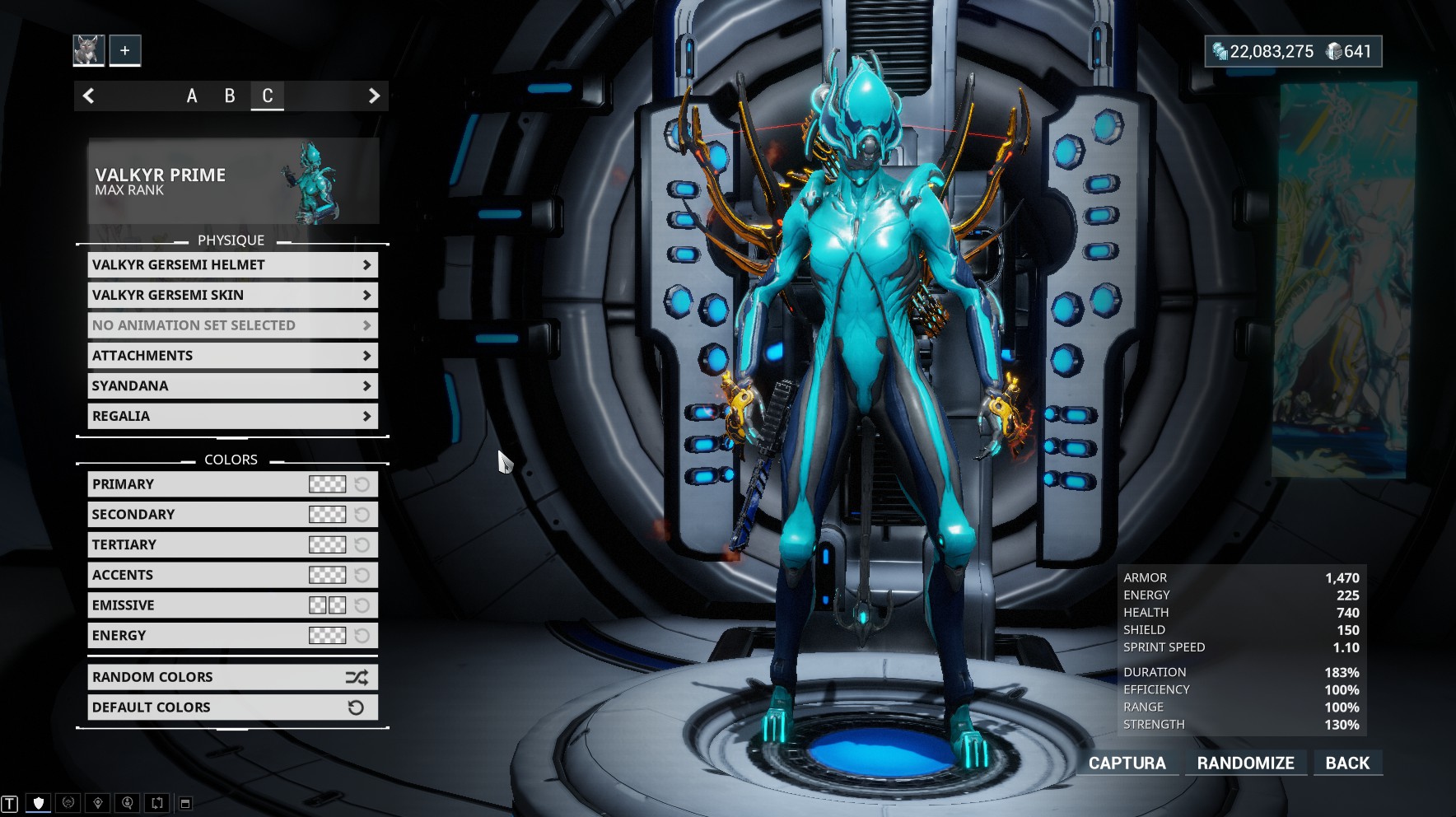Select the Primary color swatch
The width and height of the screenshot is (1456, 817).
coord(327,484)
